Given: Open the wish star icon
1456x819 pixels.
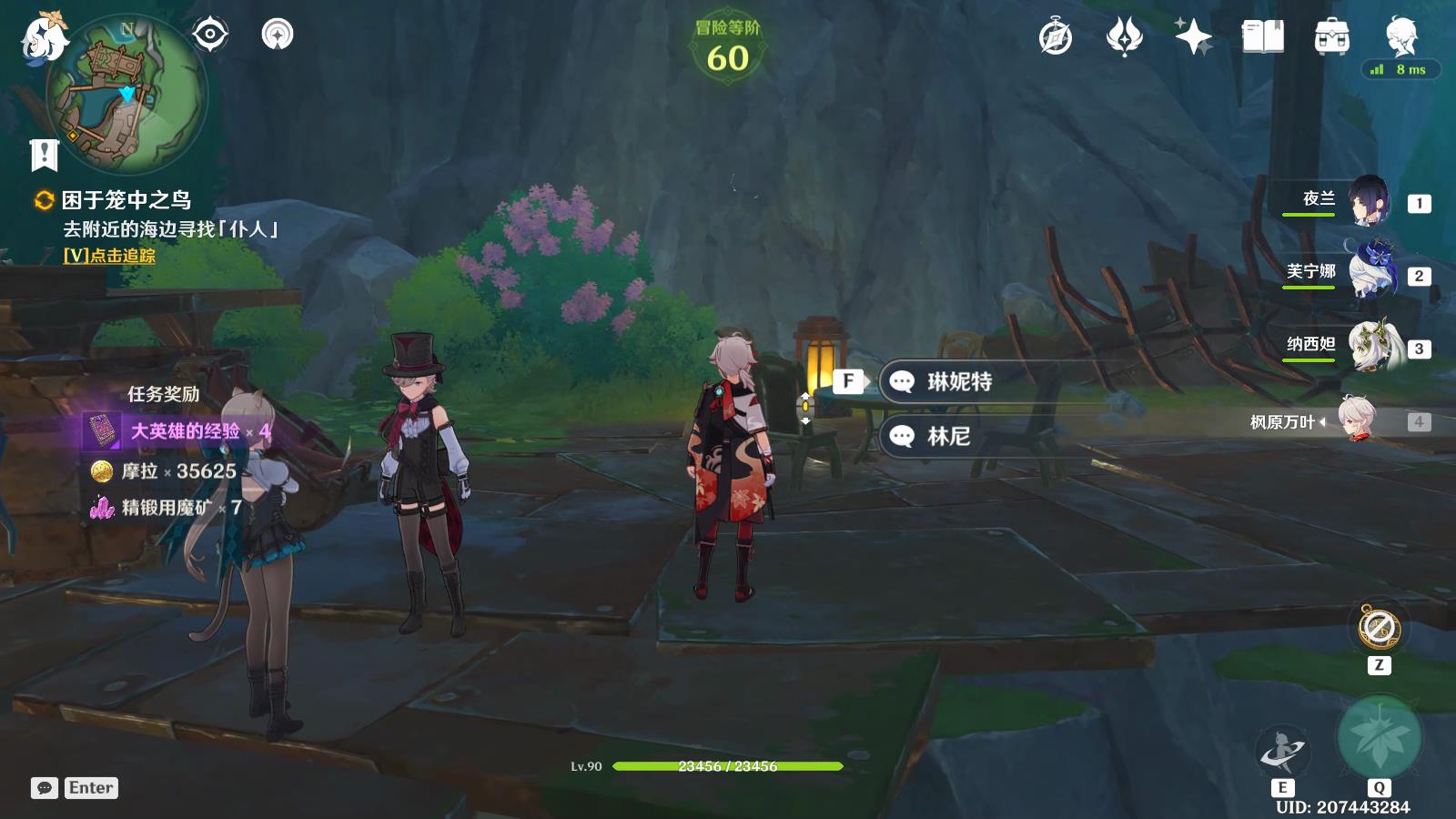Looking at the screenshot, I should (x=1193, y=37).
